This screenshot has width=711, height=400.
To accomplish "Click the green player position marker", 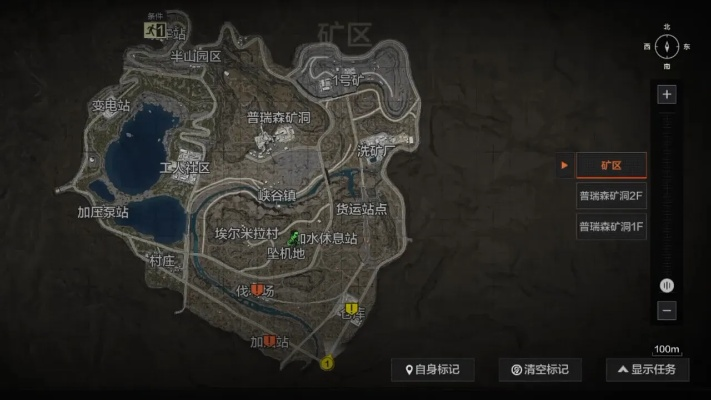I will (x=294, y=239).
